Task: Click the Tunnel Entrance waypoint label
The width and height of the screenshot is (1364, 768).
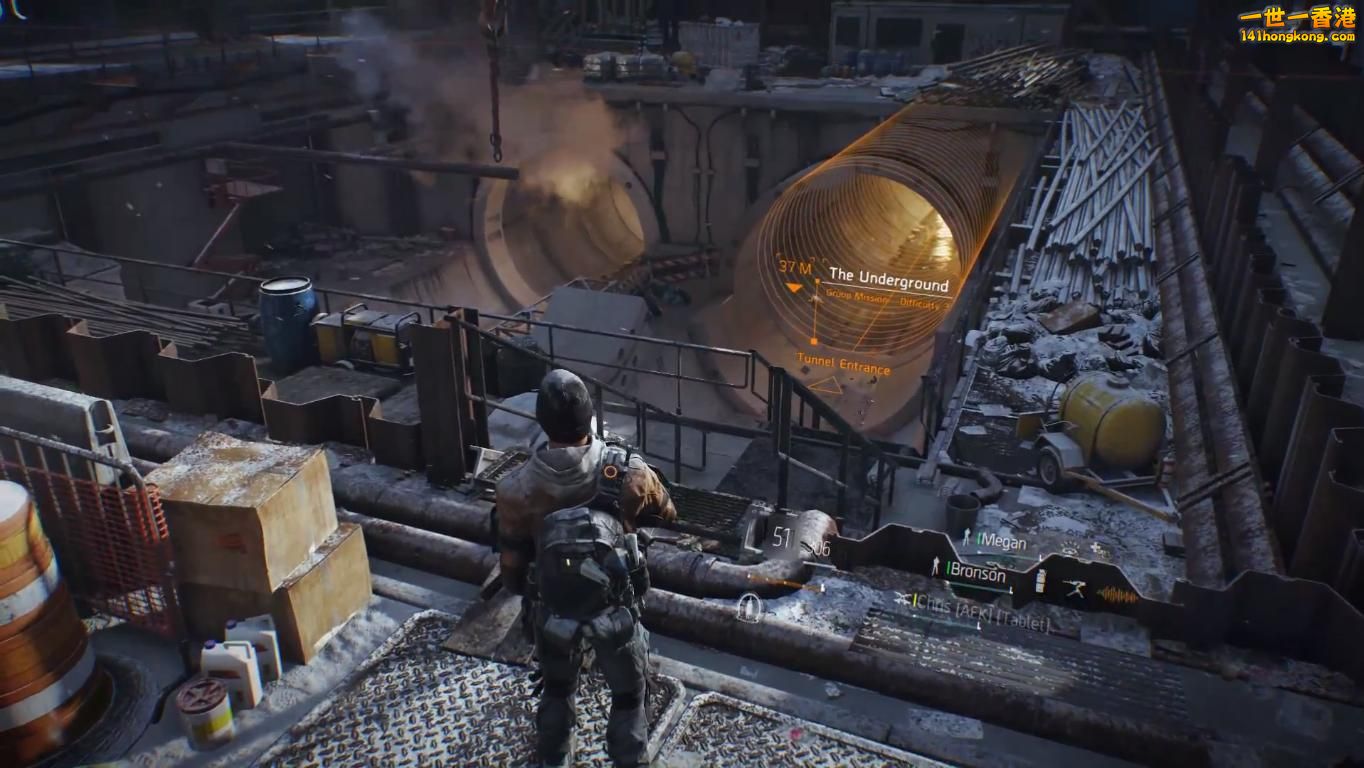Action: pyautogui.click(x=843, y=364)
